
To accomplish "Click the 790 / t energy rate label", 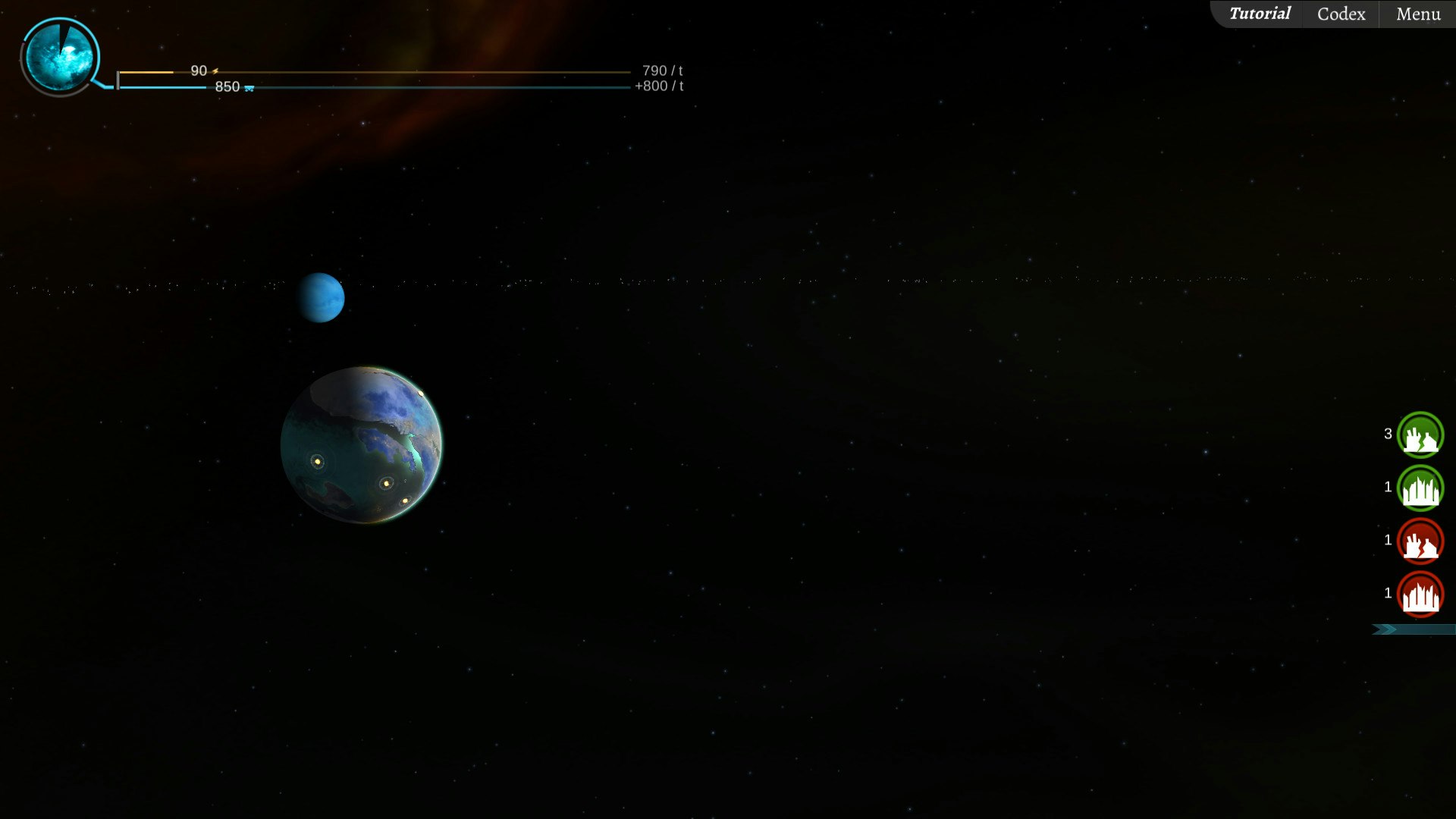I will coord(659,71).
